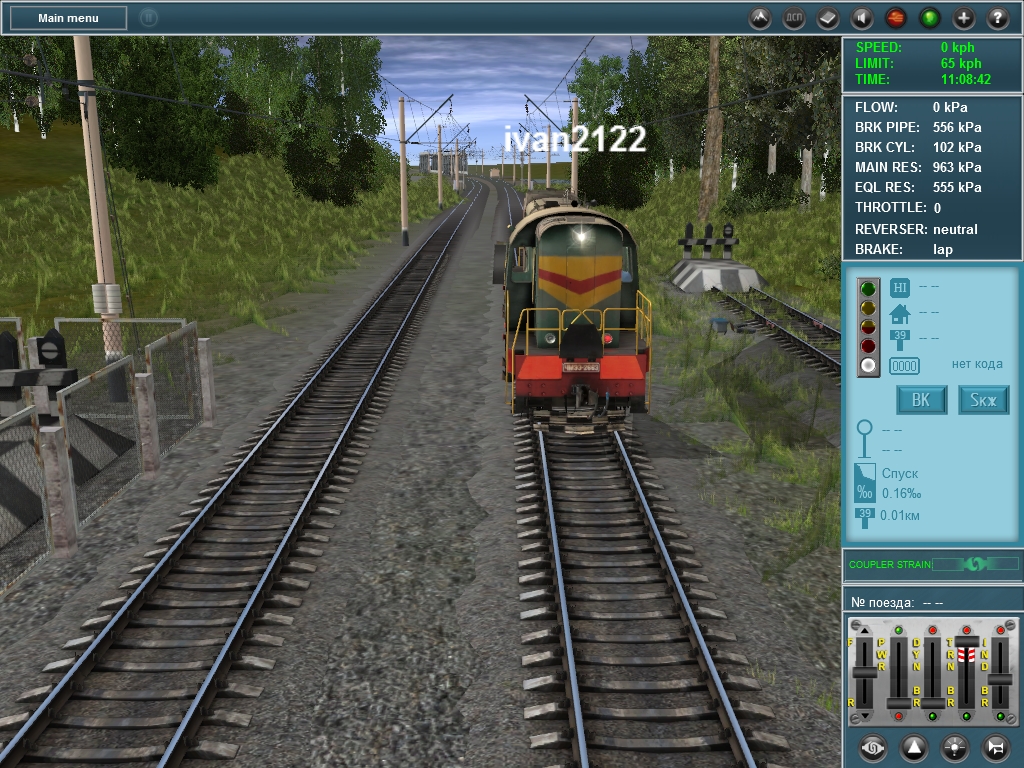Sound the horn button
Image resolution: width=1024 pixels, height=768 pixels.
[995, 747]
